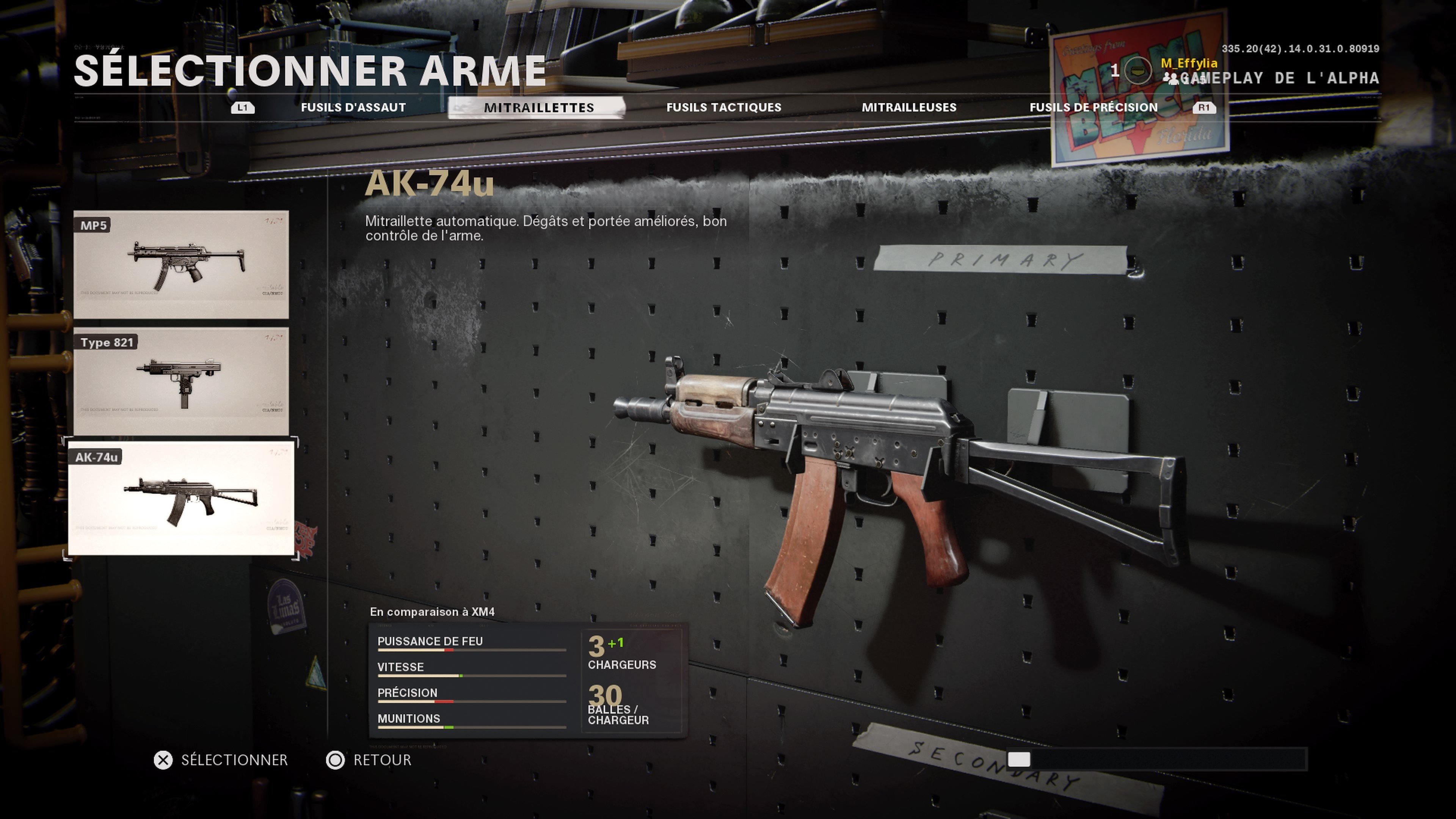Open the Fusils de précision tab
This screenshot has width=1456, height=819.
(x=1093, y=107)
